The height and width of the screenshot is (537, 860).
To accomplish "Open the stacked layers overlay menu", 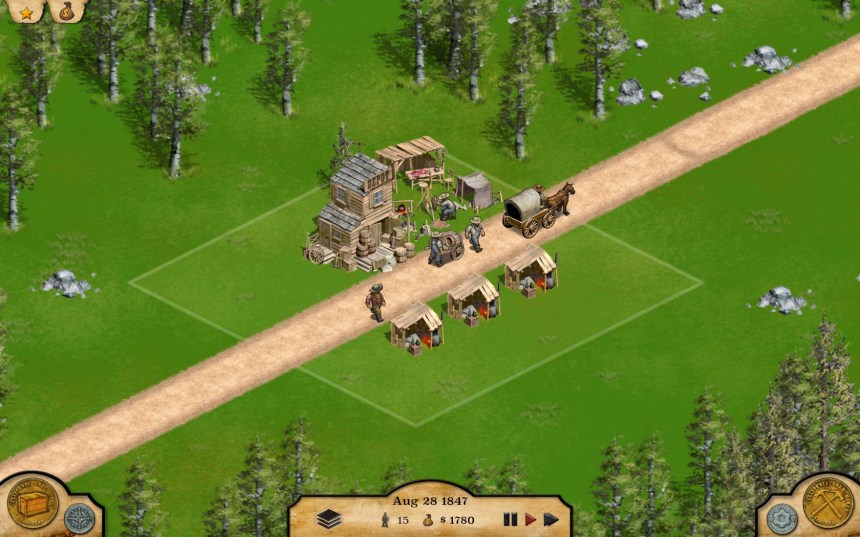I will [x=329, y=519].
